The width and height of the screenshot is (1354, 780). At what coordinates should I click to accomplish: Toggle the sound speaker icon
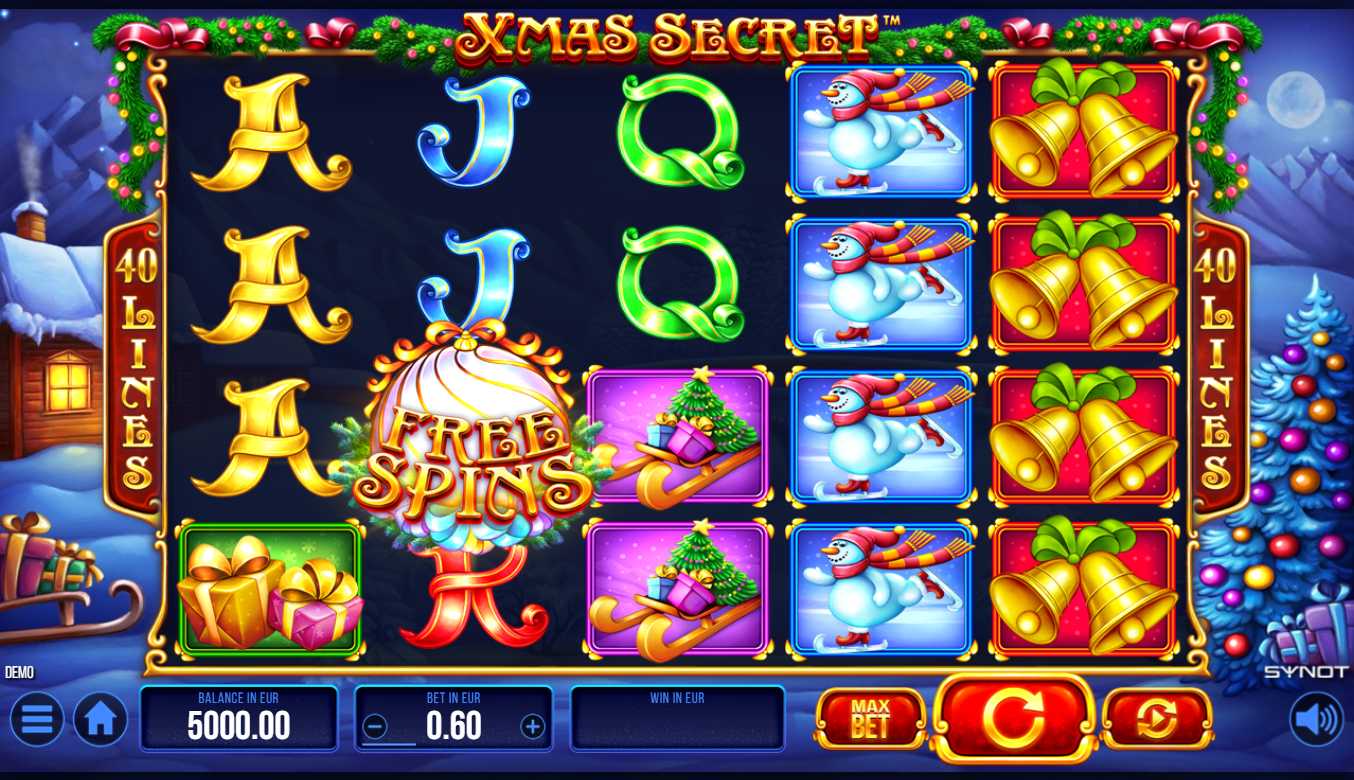(1315, 719)
